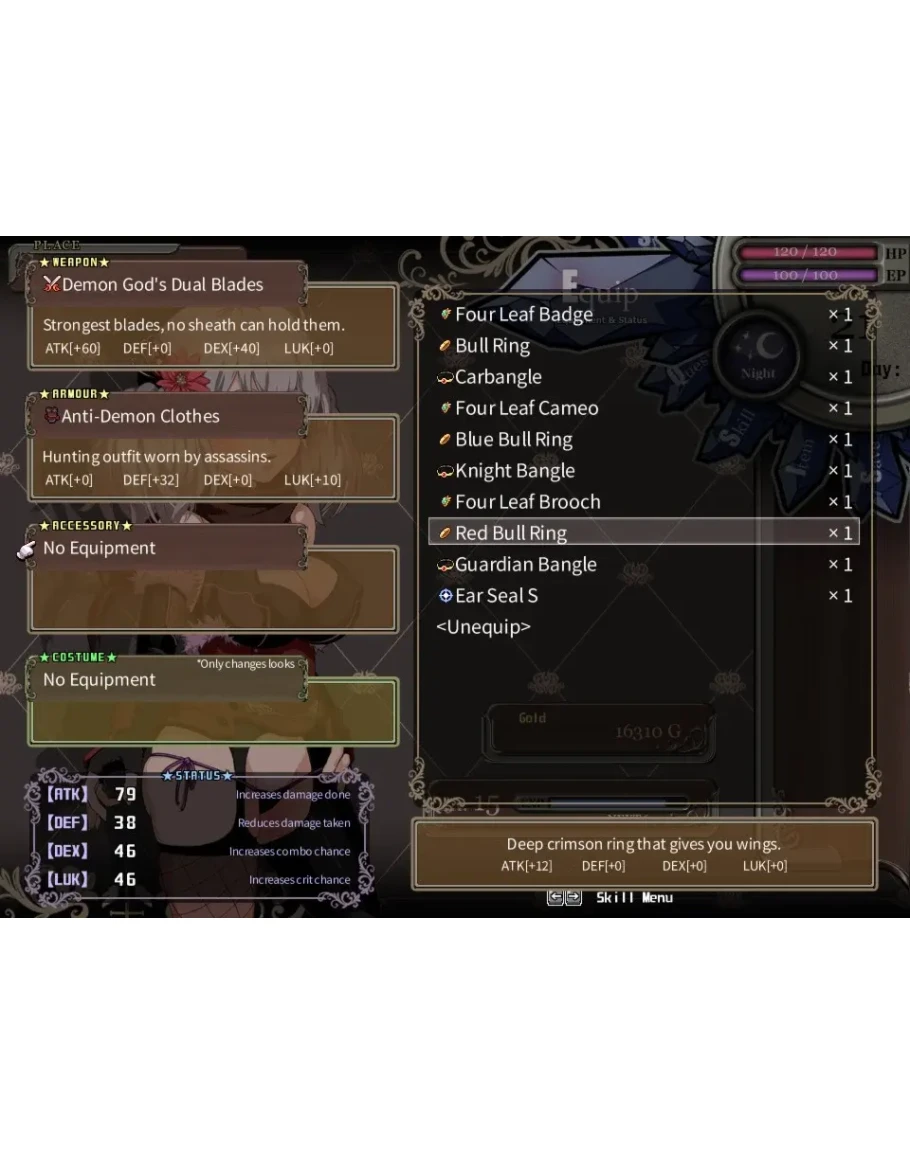This screenshot has width=910, height=1155.
Task: Select the Ear Seal S item
Action: (496, 596)
